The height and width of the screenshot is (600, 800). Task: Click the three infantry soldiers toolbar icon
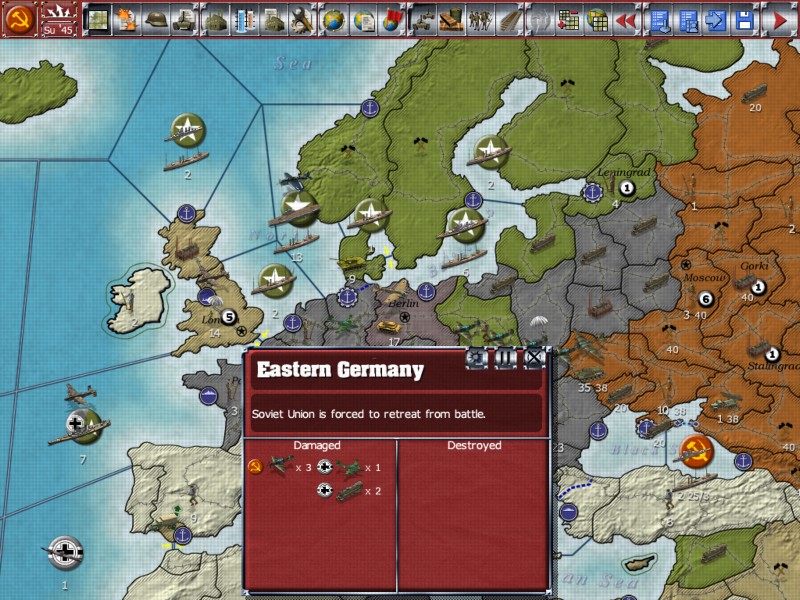pyautogui.click(x=482, y=18)
